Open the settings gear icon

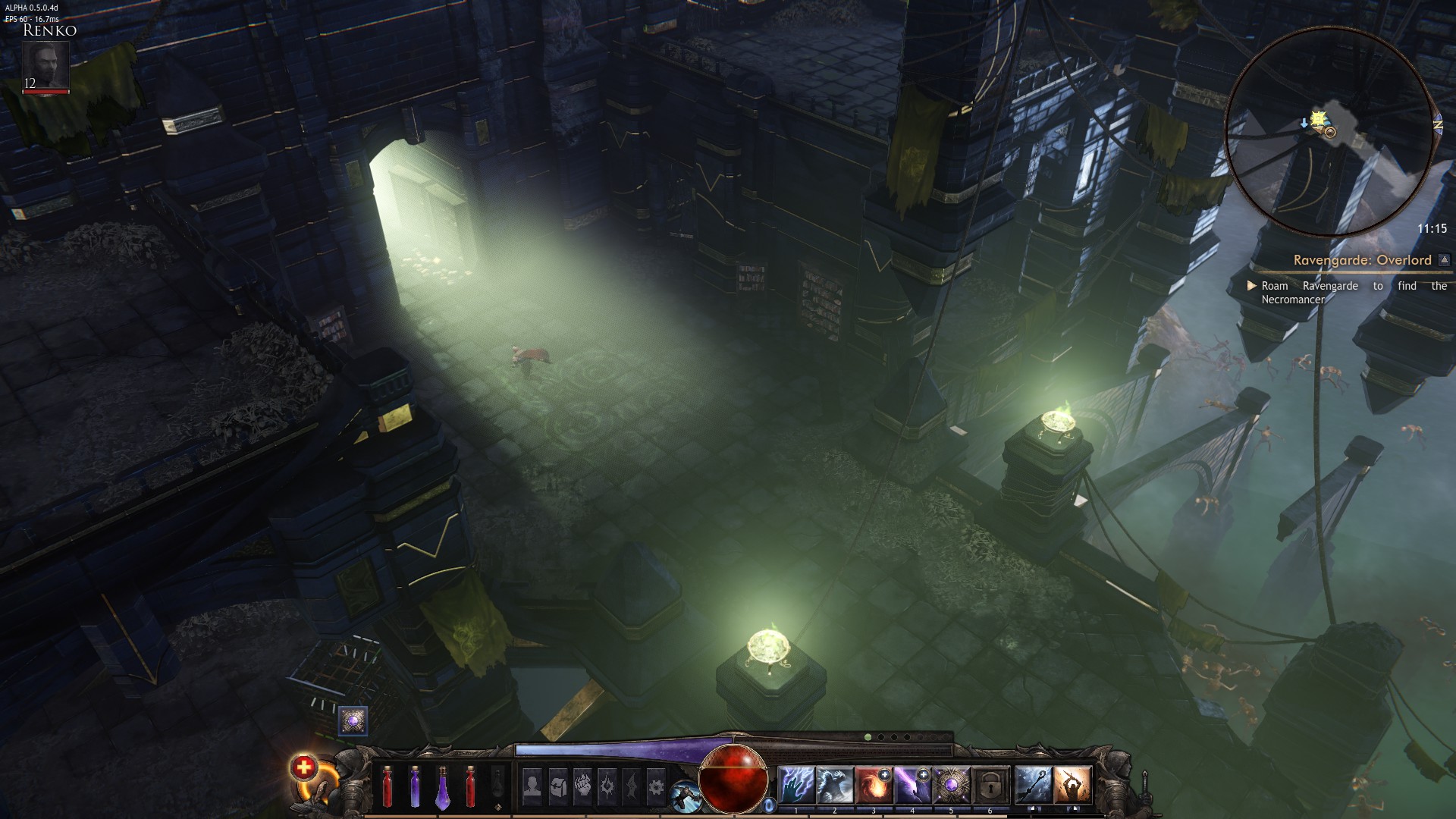coord(655,786)
